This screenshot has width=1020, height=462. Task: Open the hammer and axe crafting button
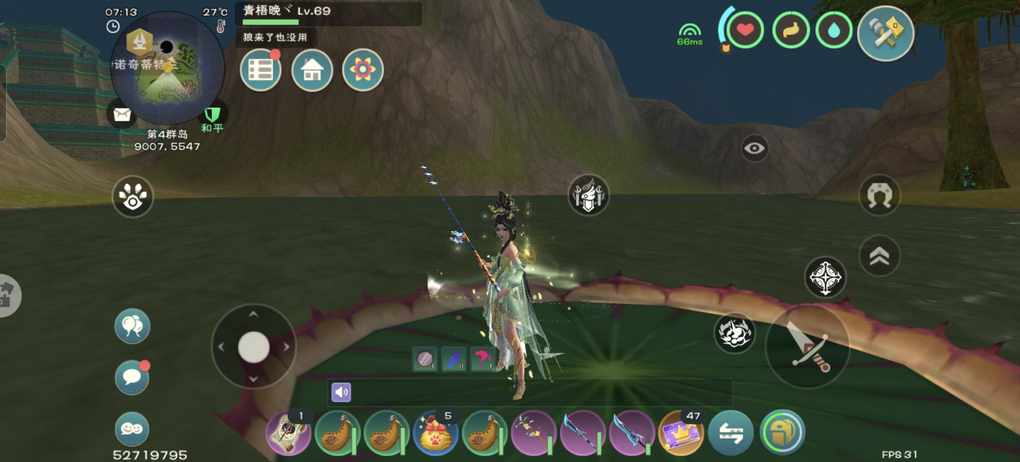pyautogui.click(x=885, y=34)
